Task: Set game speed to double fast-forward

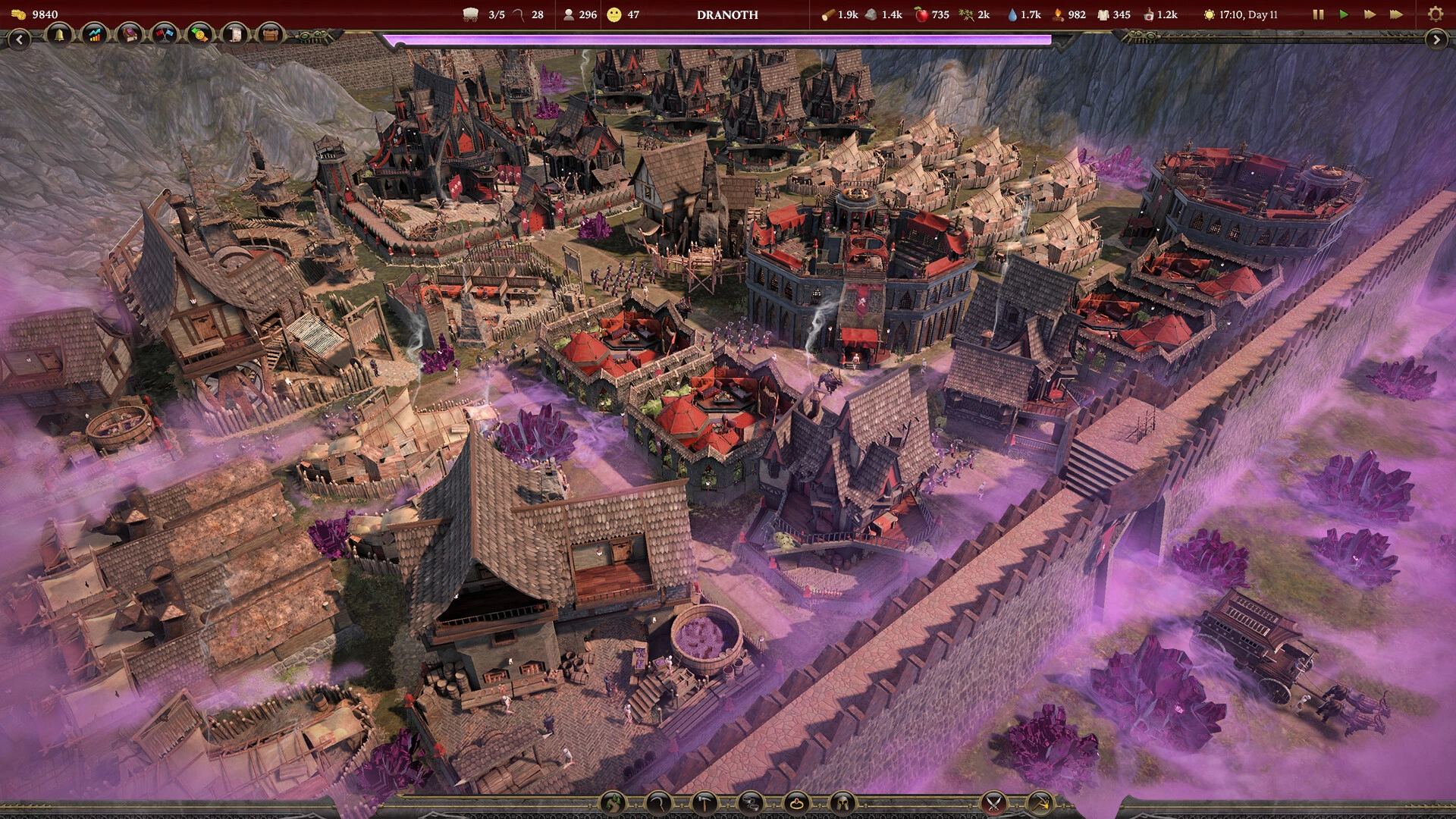Action: [1370, 14]
